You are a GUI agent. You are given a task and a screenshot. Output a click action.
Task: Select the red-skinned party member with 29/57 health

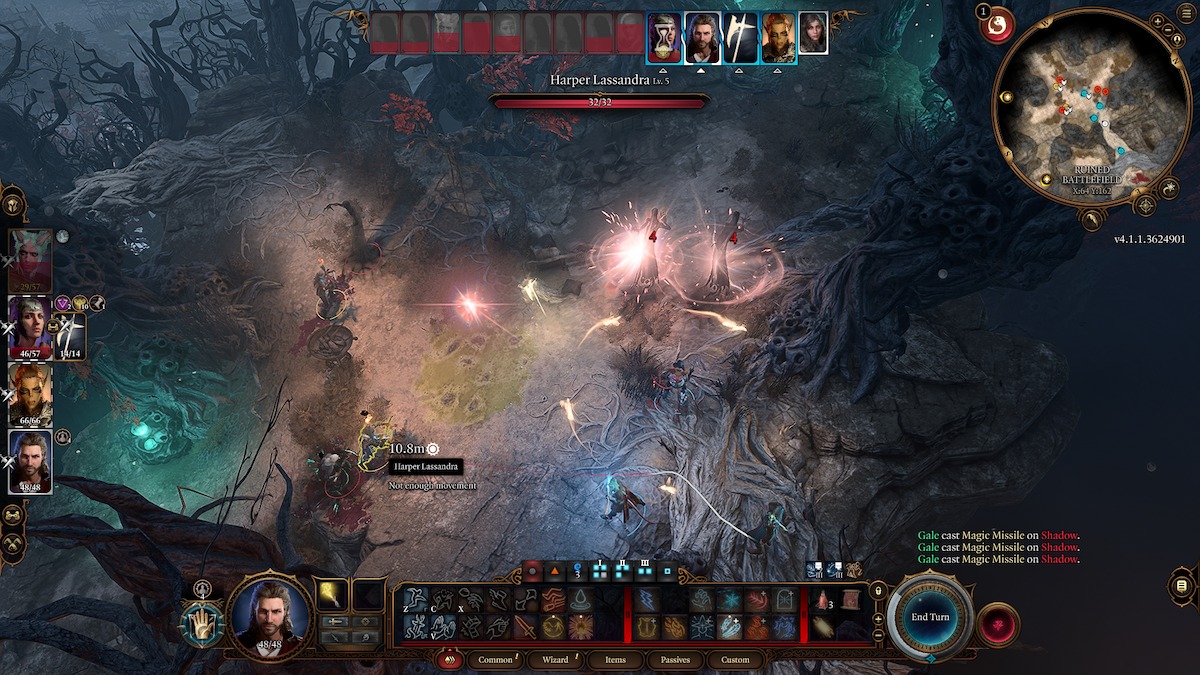(30, 257)
